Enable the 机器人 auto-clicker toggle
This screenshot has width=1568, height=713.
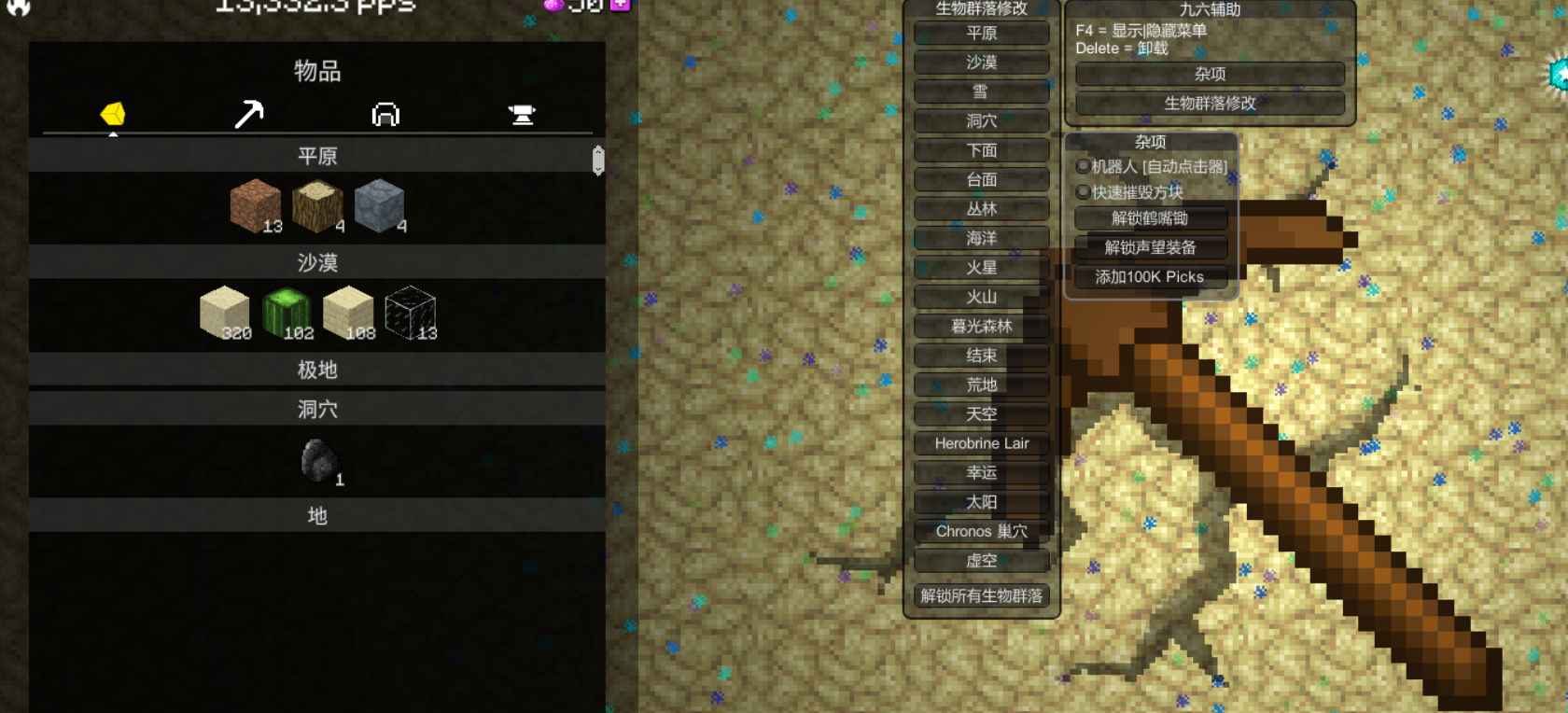(x=1081, y=166)
